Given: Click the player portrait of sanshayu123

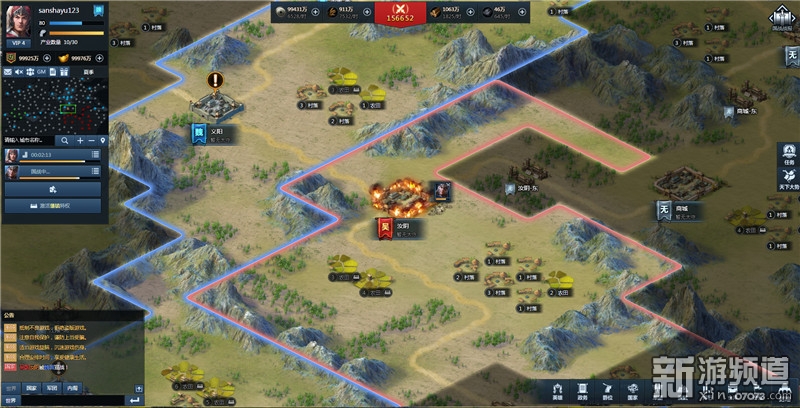Looking at the screenshot, I should [18, 22].
